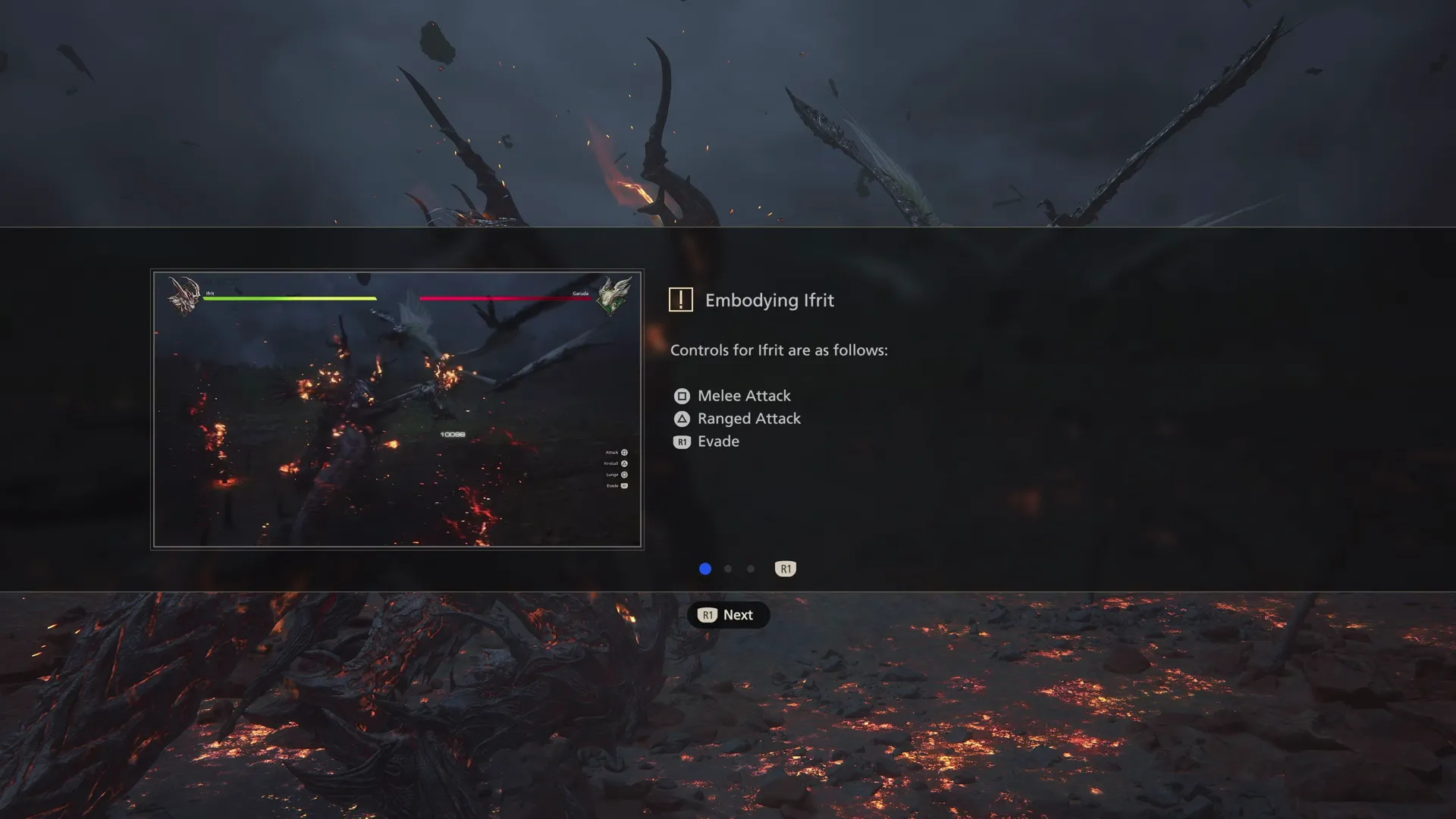Click the Embodying Ifrit title text
The height and width of the screenshot is (819, 1456).
(x=770, y=300)
